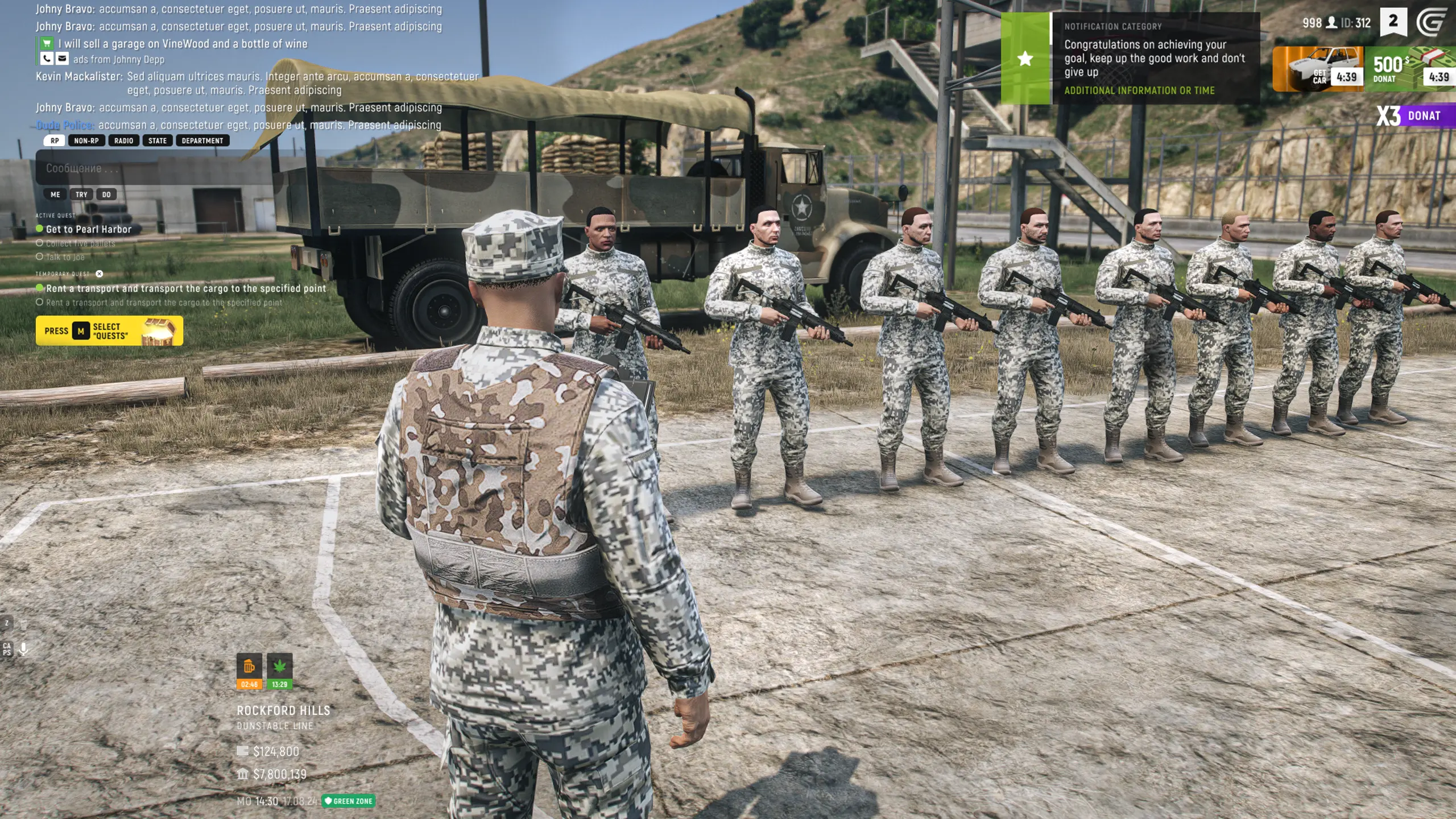This screenshot has width=1456, height=819.
Task: Switch to the DEPARTMENT chat tab
Action: [202, 140]
